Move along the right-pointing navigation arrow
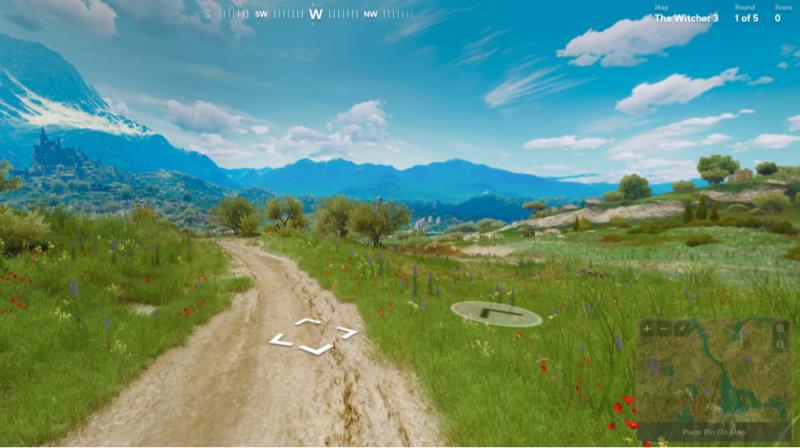The width and height of the screenshot is (800, 448). pos(347,332)
